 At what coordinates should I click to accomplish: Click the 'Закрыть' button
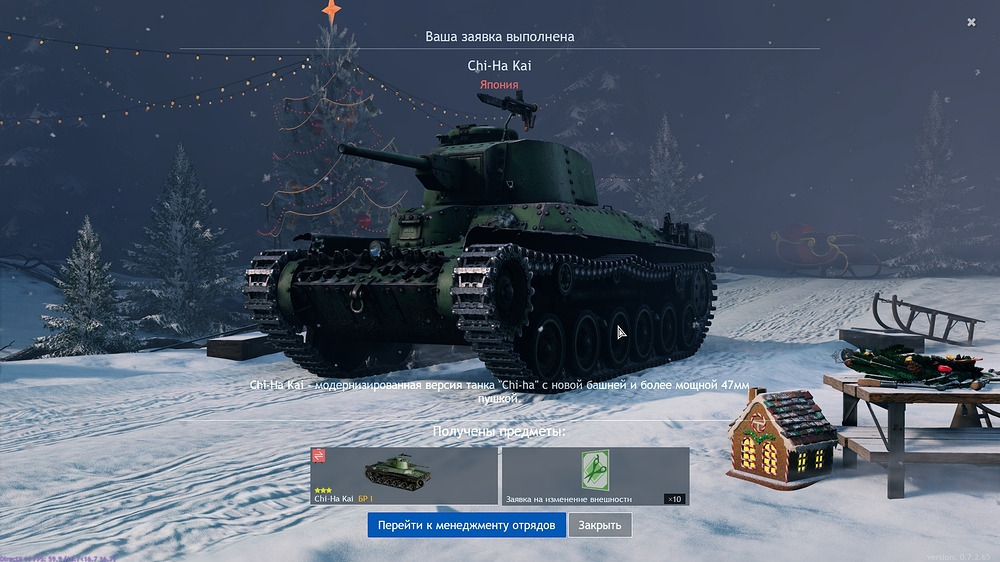(x=600, y=525)
